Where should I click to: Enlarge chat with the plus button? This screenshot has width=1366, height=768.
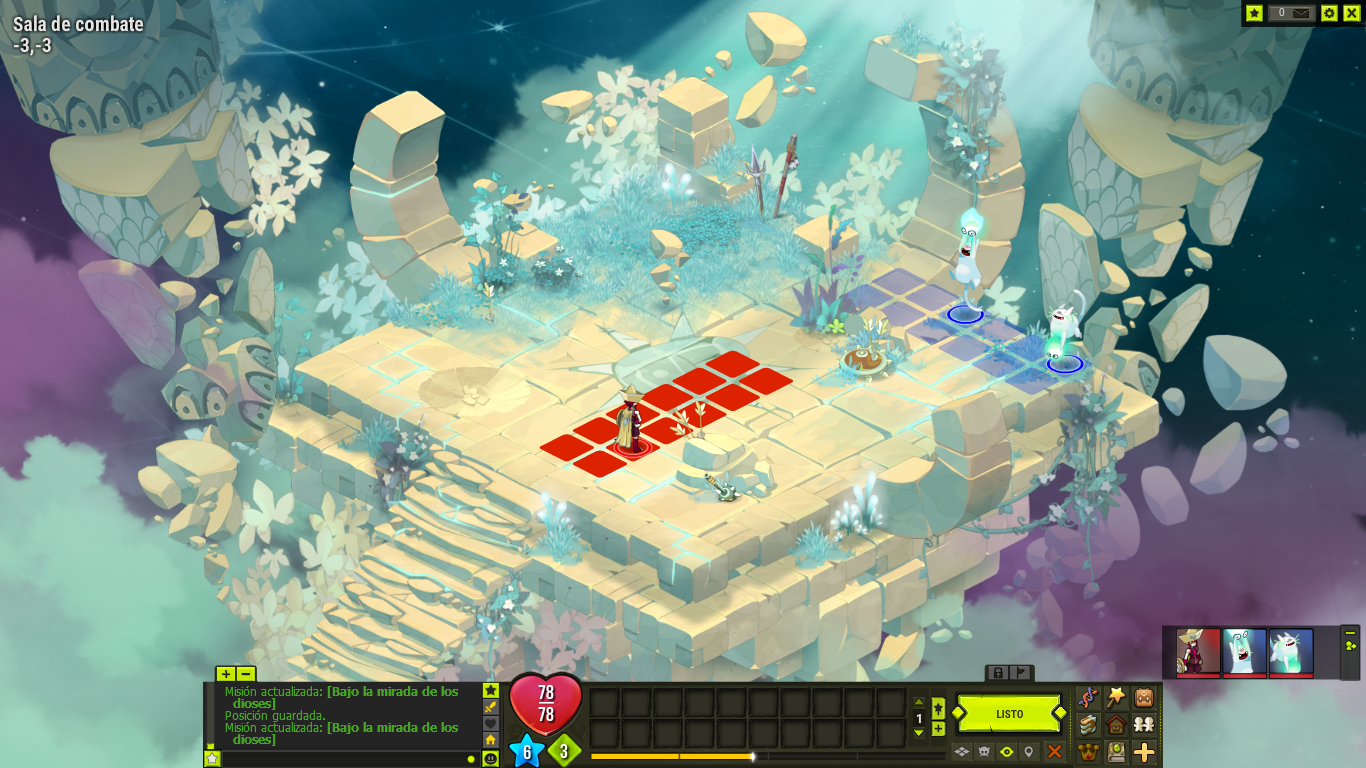[226, 674]
